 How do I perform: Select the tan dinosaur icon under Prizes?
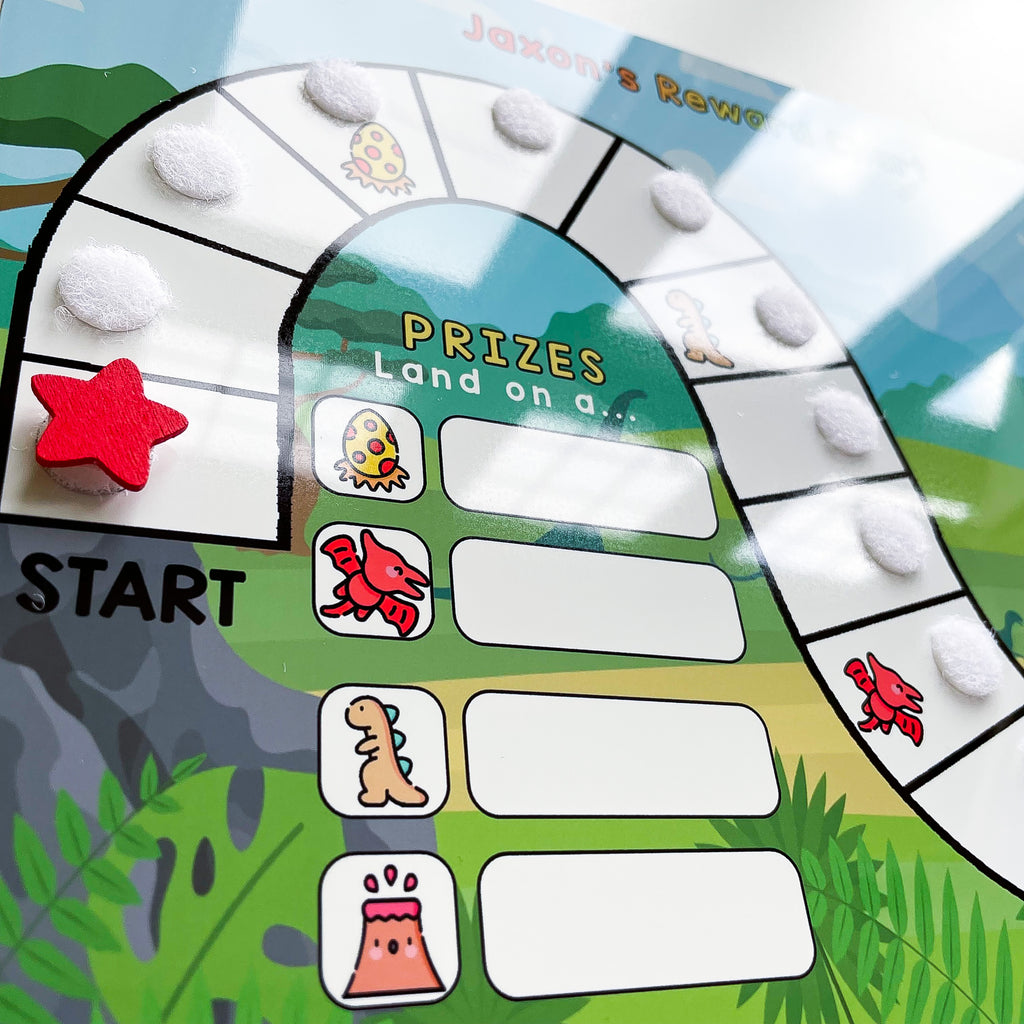point(382,751)
